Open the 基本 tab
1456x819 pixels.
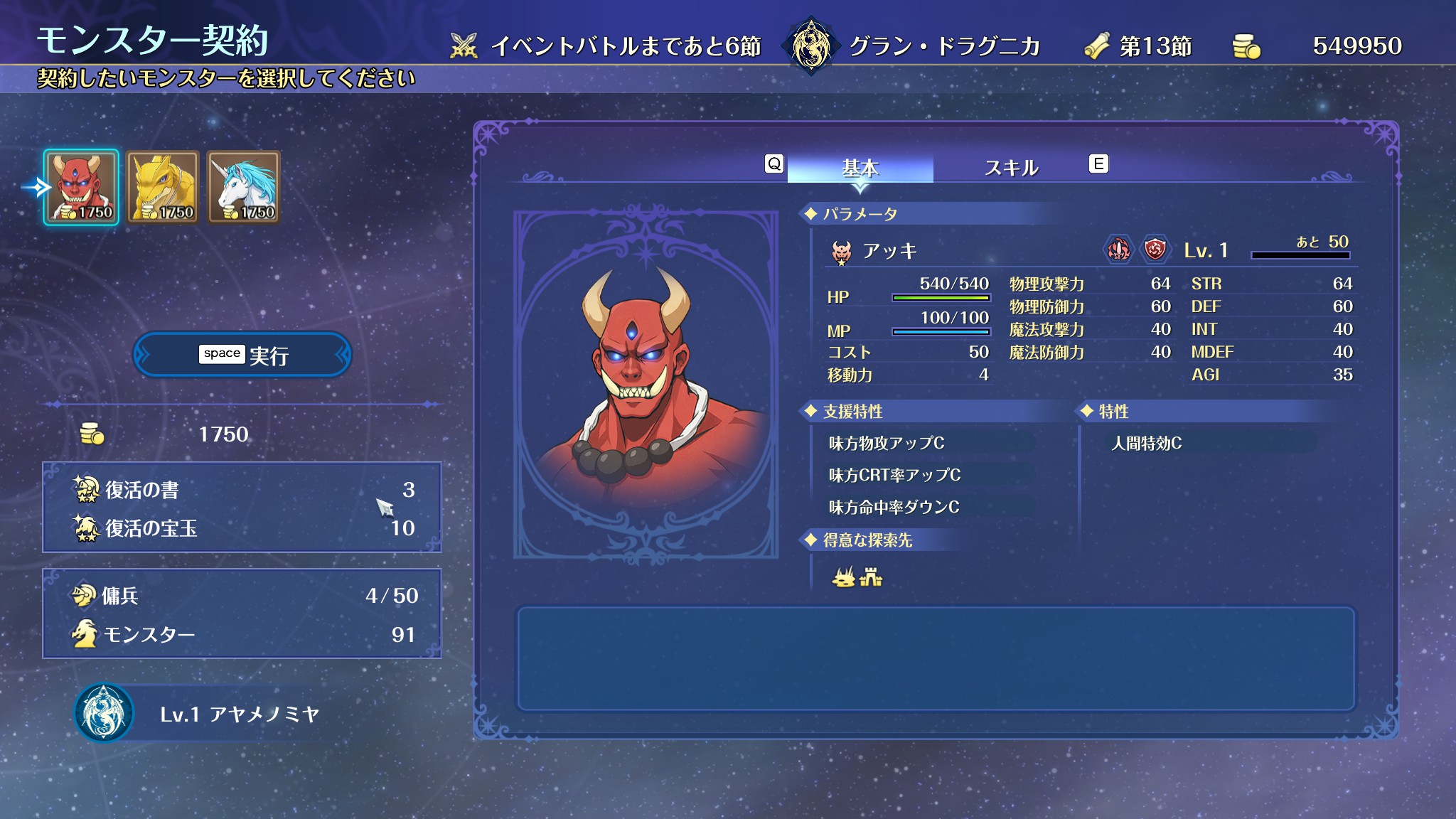coord(860,168)
